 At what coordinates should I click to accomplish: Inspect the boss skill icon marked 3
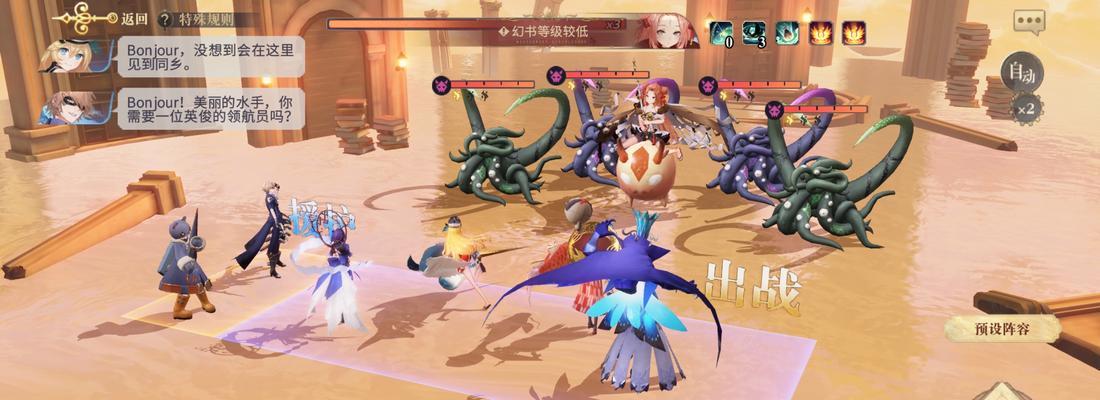(754, 33)
